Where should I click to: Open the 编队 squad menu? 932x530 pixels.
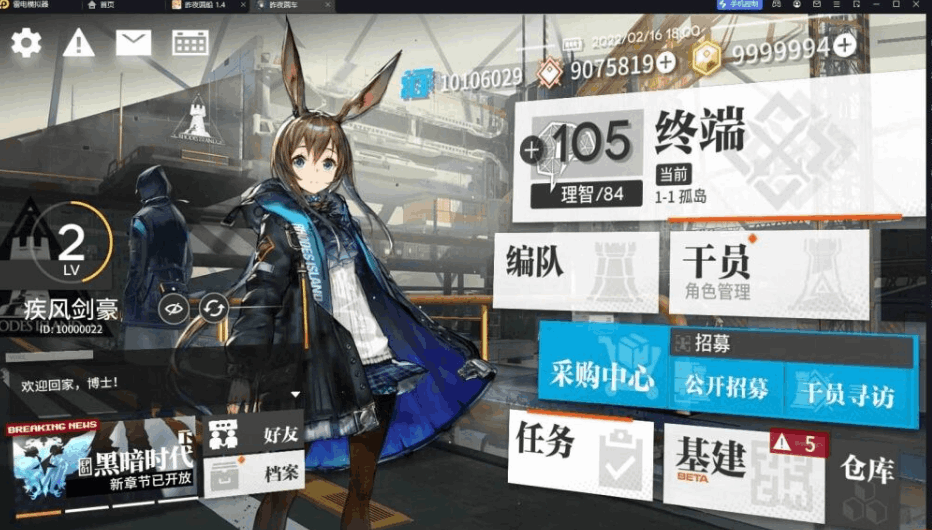pos(575,268)
